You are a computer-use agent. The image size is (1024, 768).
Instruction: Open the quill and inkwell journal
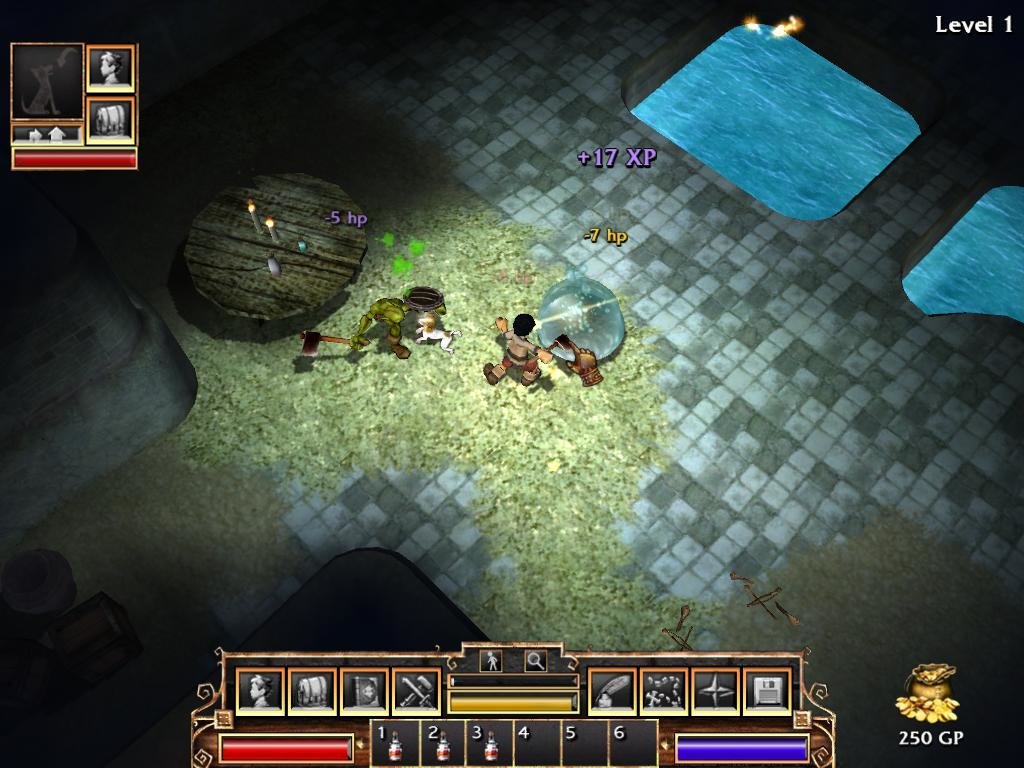[x=611, y=691]
